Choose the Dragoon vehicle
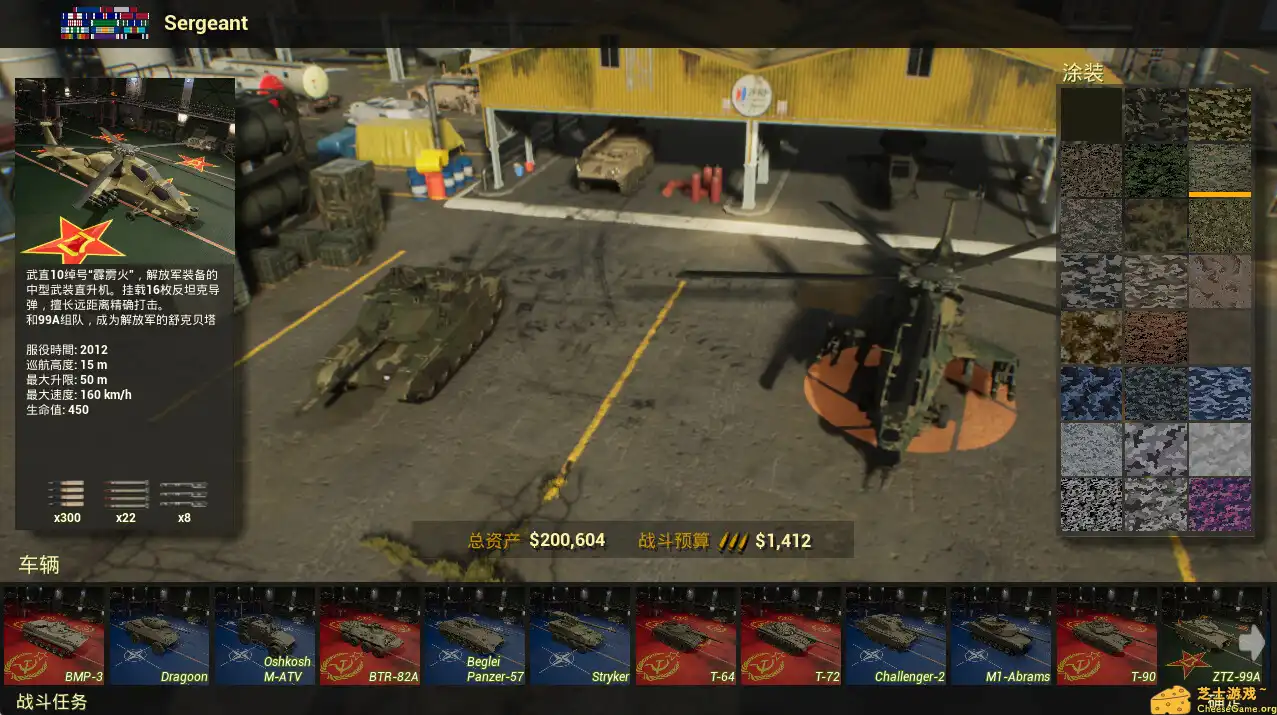 [x=159, y=636]
